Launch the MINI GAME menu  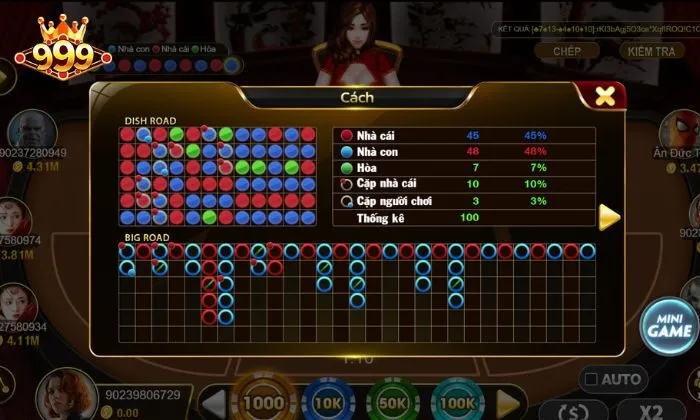(668, 325)
